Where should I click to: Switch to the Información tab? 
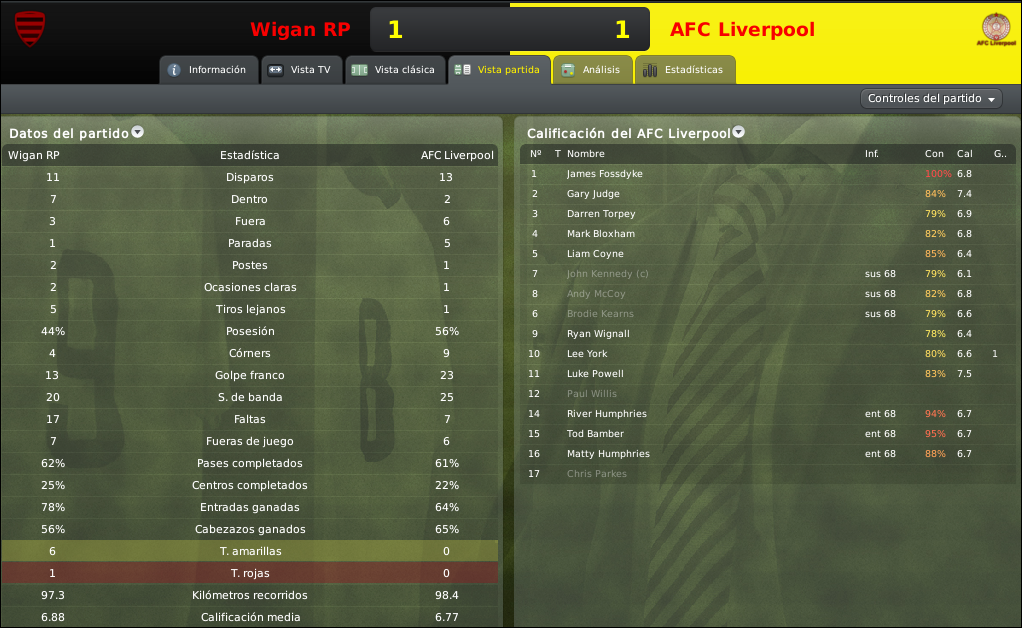[x=207, y=70]
